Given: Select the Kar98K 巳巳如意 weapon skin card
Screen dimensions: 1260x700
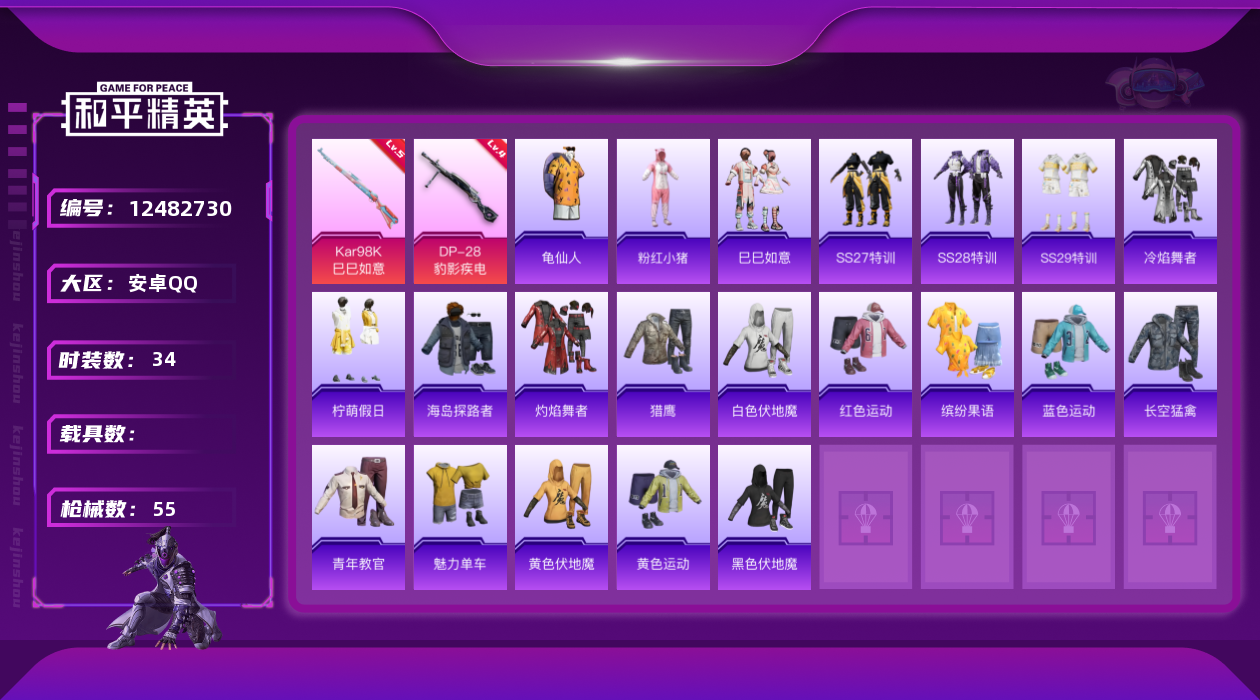Looking at the screenshot, I should 358,210.
